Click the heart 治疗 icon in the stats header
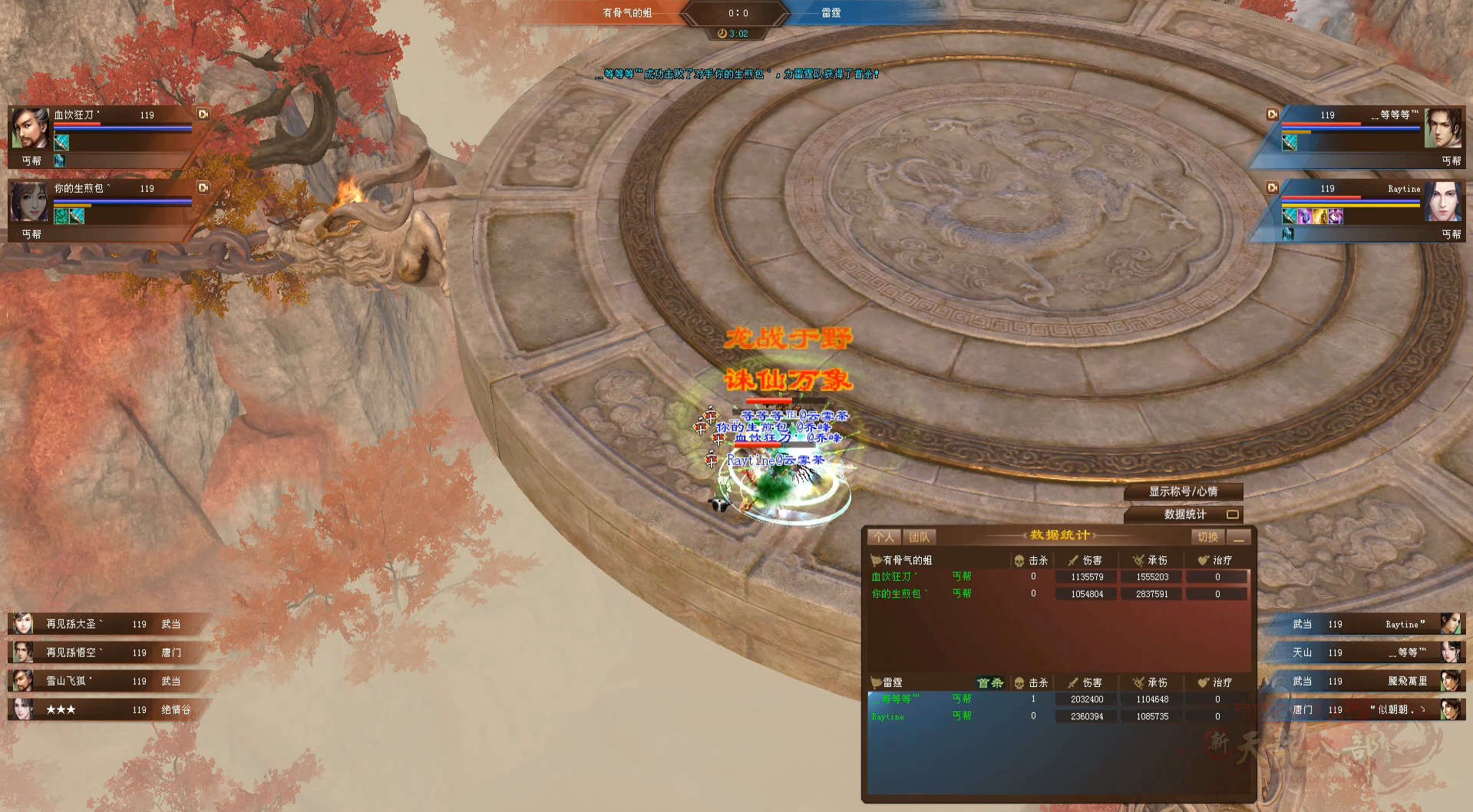This screenshot has width=1473, height=812. (1203, 560)
